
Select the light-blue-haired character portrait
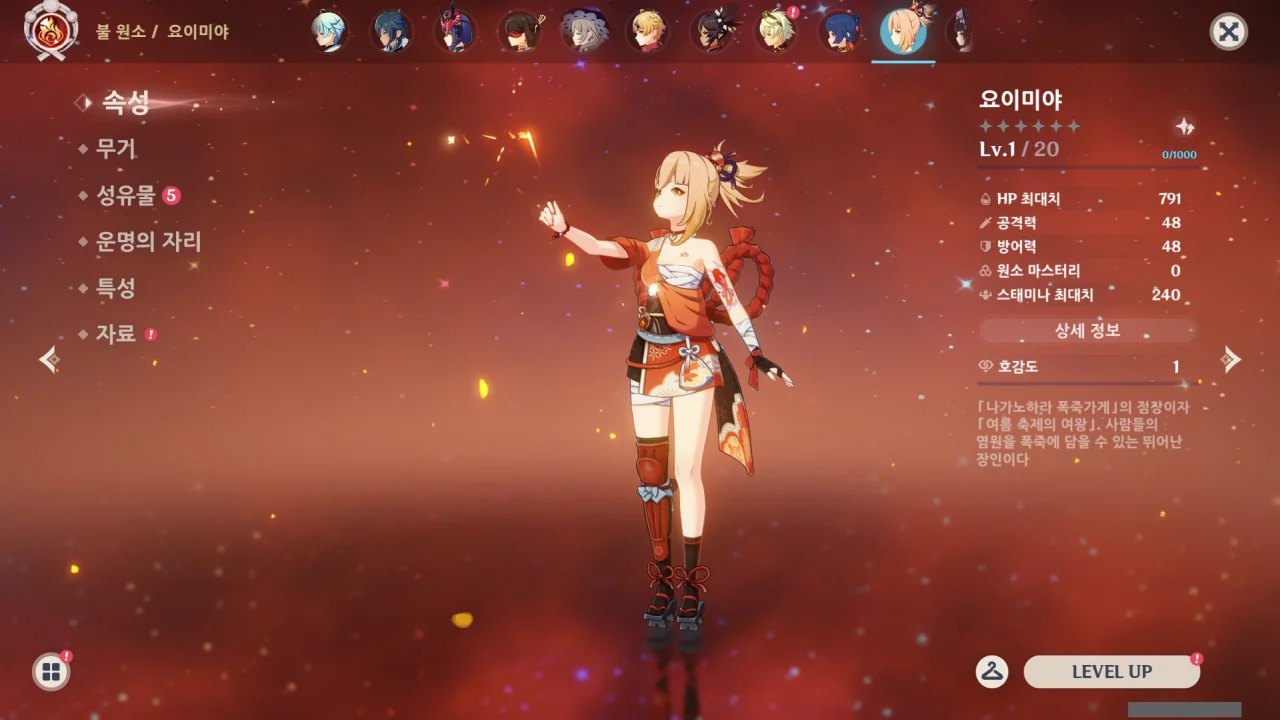(328, 32)
